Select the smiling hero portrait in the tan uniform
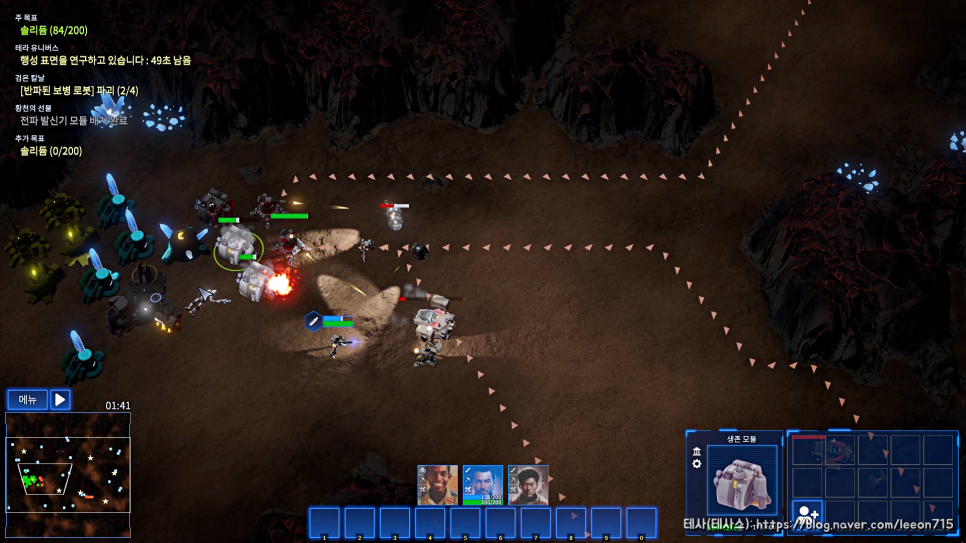Viewport: 966px width, 543px height. (x=437, y=485)
